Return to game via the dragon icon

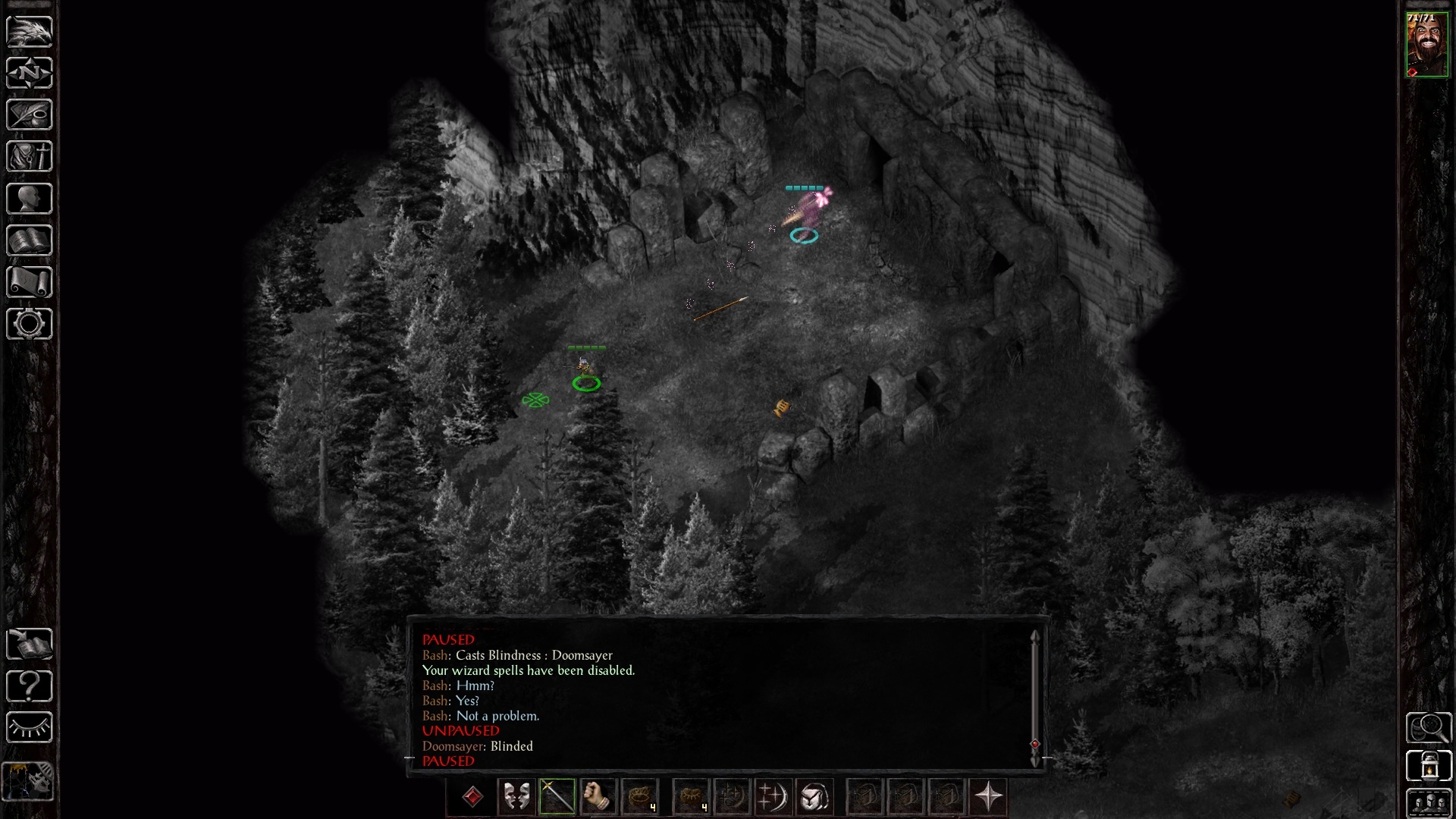point(30,32)
